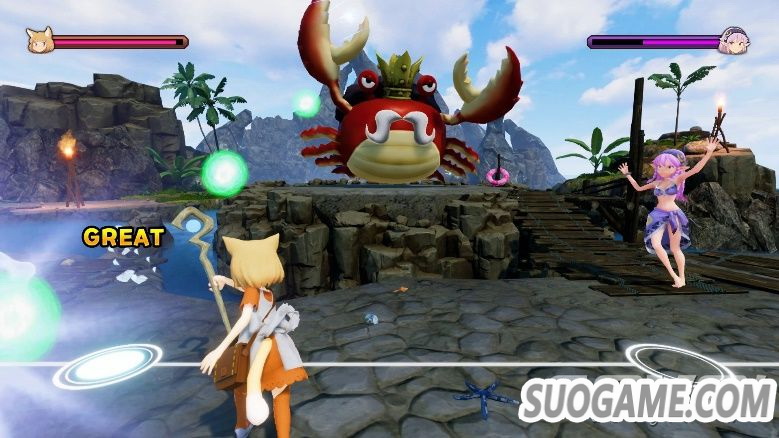Tap the right rhythm hit ring

[x=666, y=362]
